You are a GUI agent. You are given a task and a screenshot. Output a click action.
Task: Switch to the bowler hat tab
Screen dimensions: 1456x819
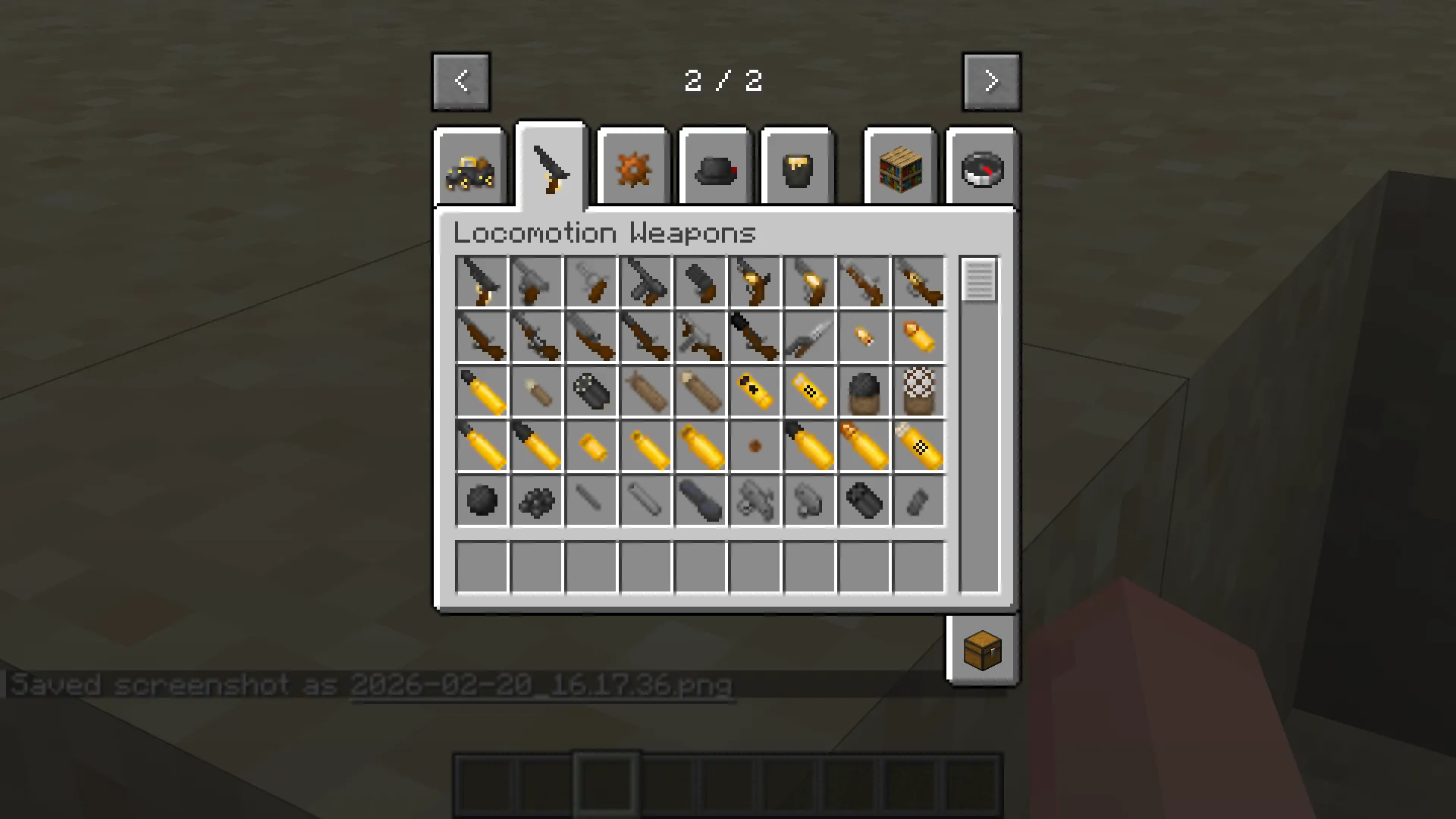[x=714, y=167]
